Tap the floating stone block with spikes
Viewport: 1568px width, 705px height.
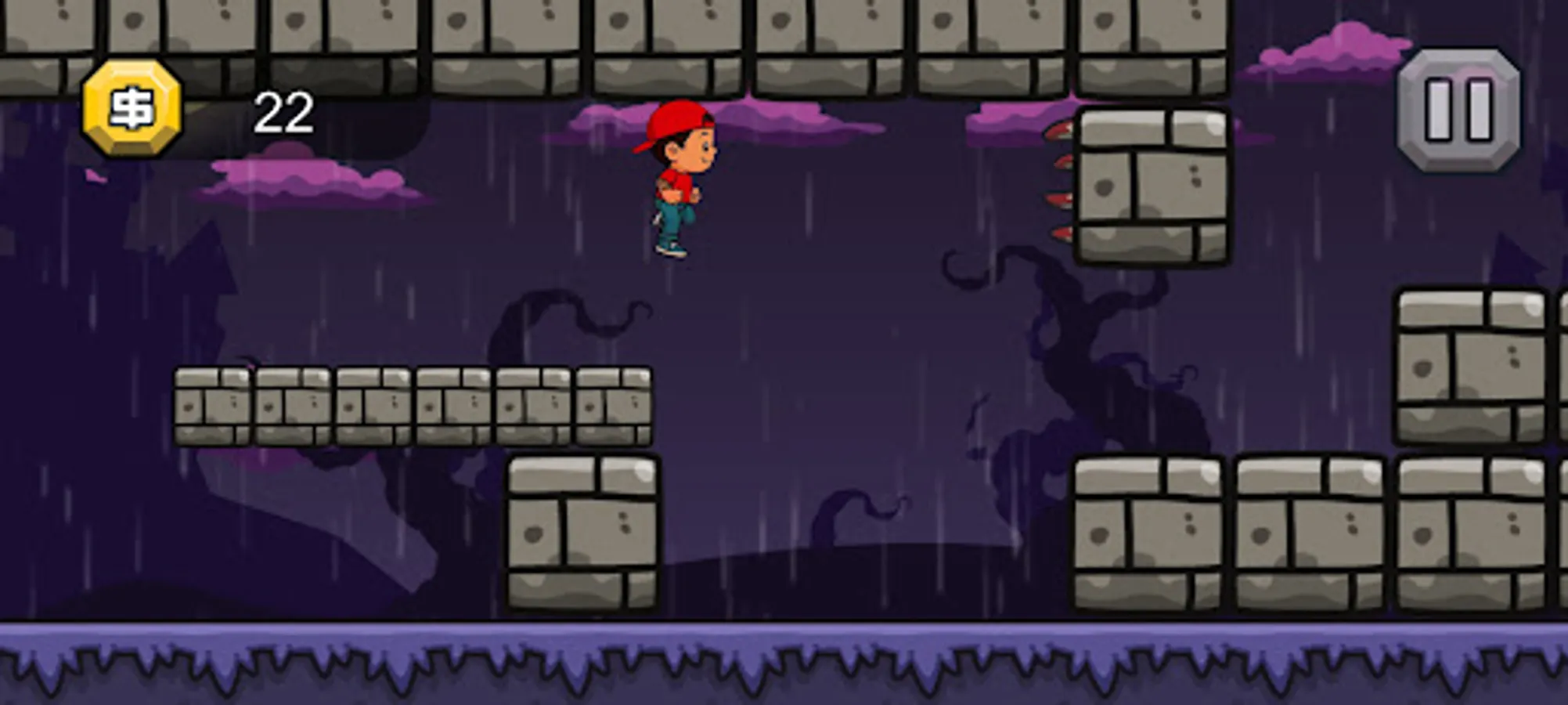tap(1151, 184)
